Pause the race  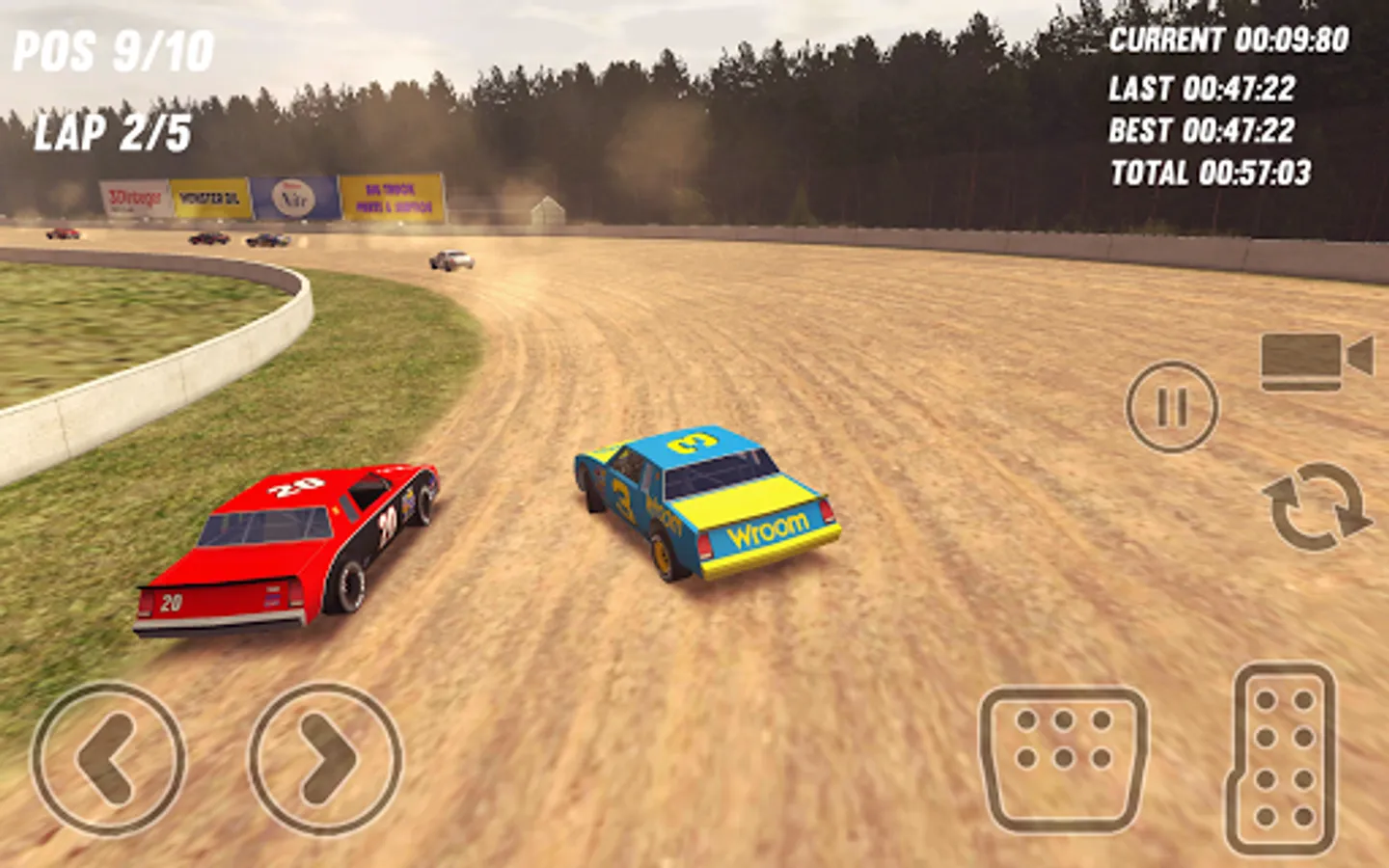(x=1172, y=407)
